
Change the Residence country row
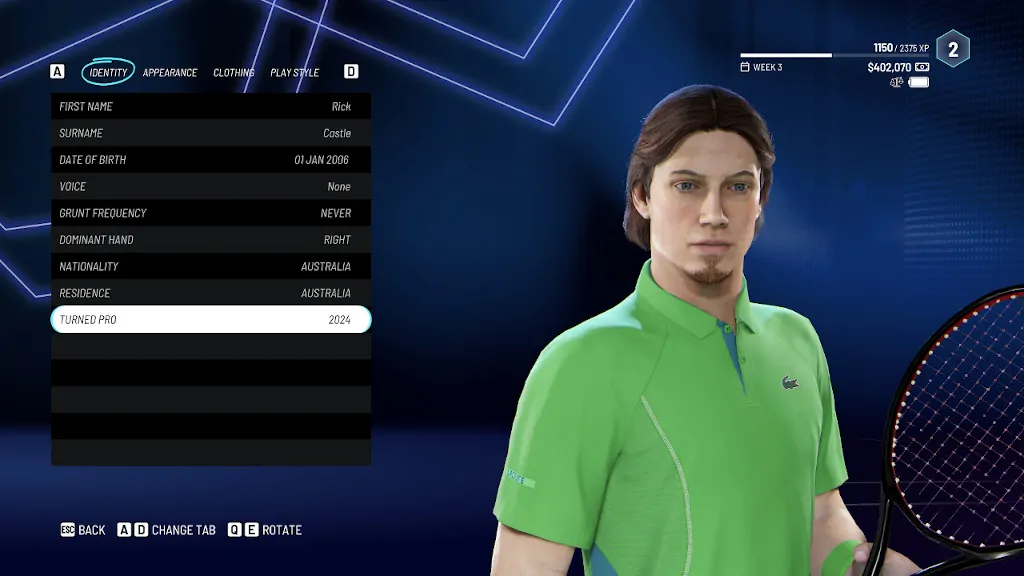211,293
